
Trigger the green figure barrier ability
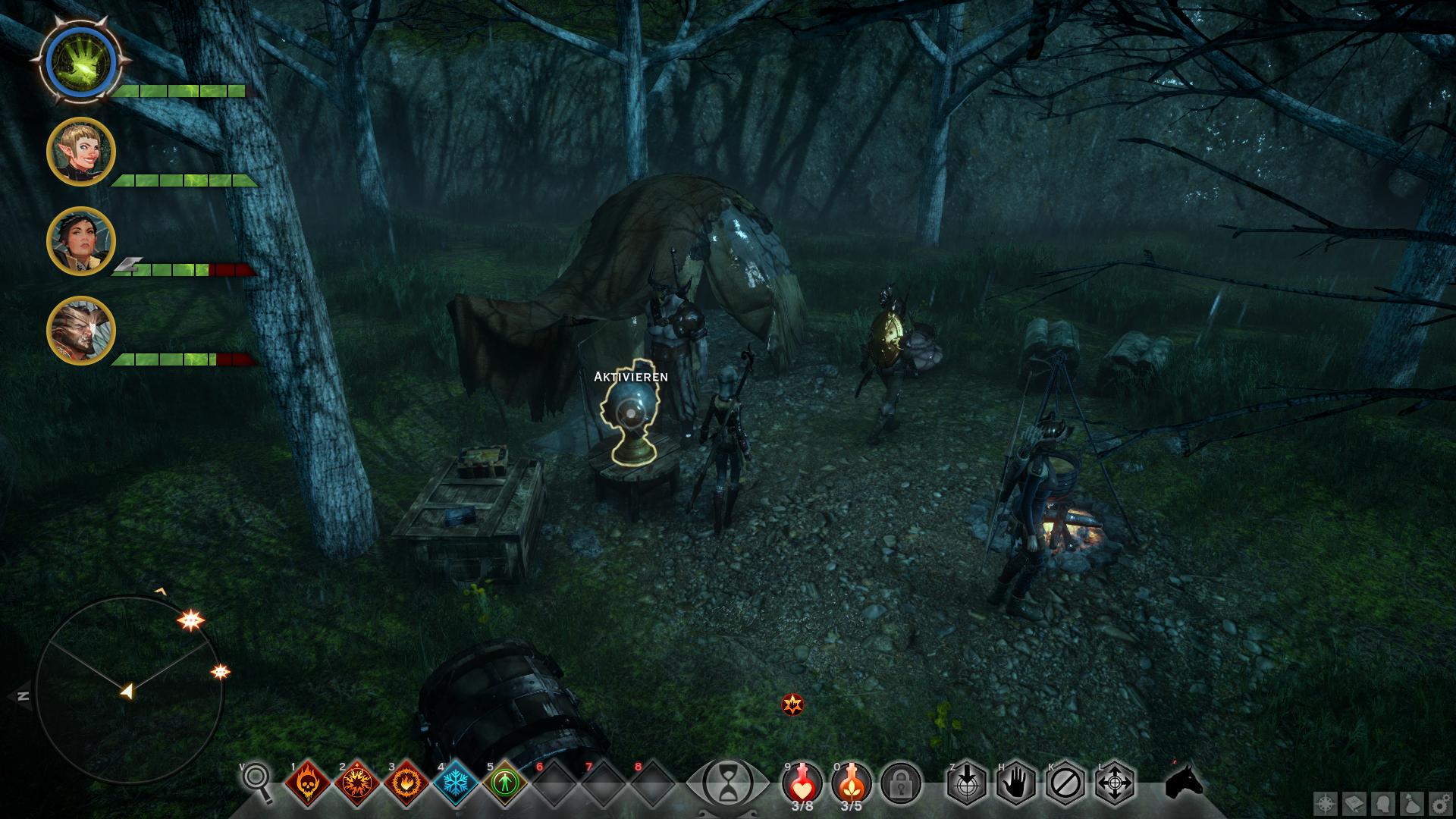504,782
